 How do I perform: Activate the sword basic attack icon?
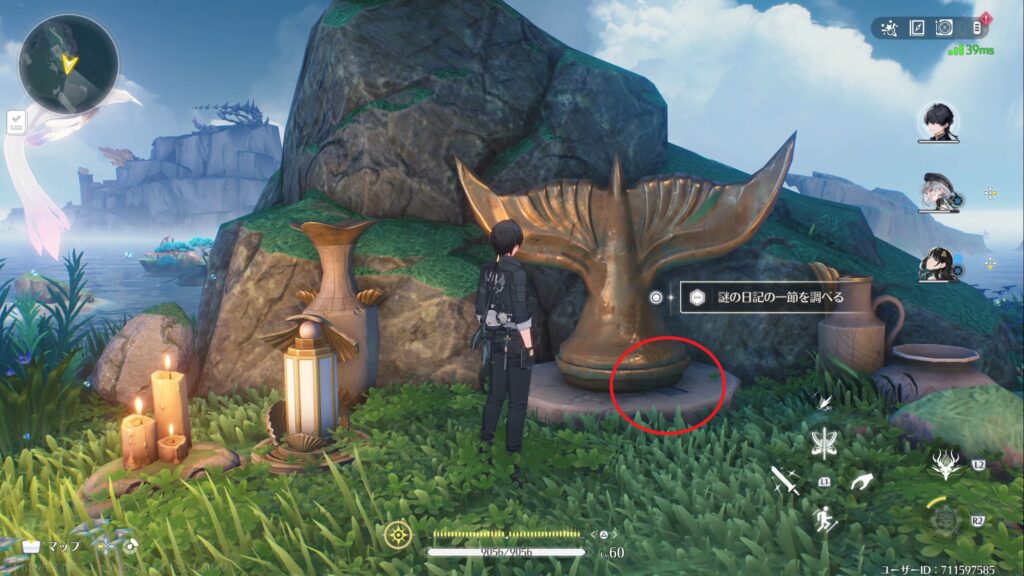pyautogui.click(x=785, y=481)
